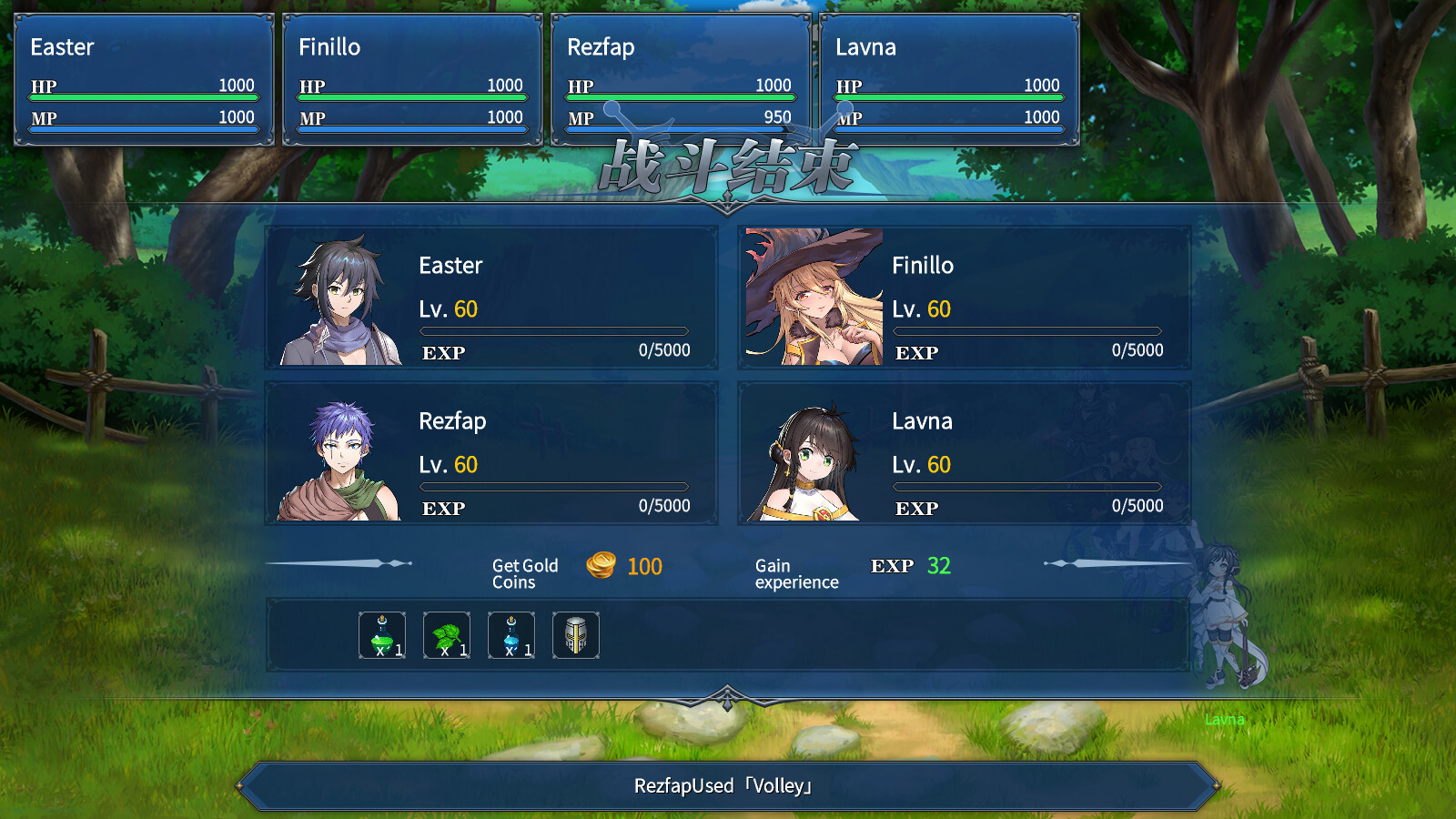
Task: Click the Easter status panel header
Action: (x=60, y=47)
